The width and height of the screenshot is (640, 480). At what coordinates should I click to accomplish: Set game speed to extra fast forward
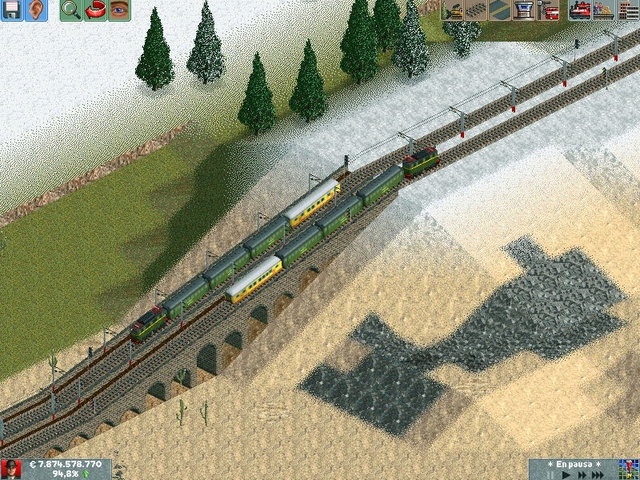[x=598, y=475]
